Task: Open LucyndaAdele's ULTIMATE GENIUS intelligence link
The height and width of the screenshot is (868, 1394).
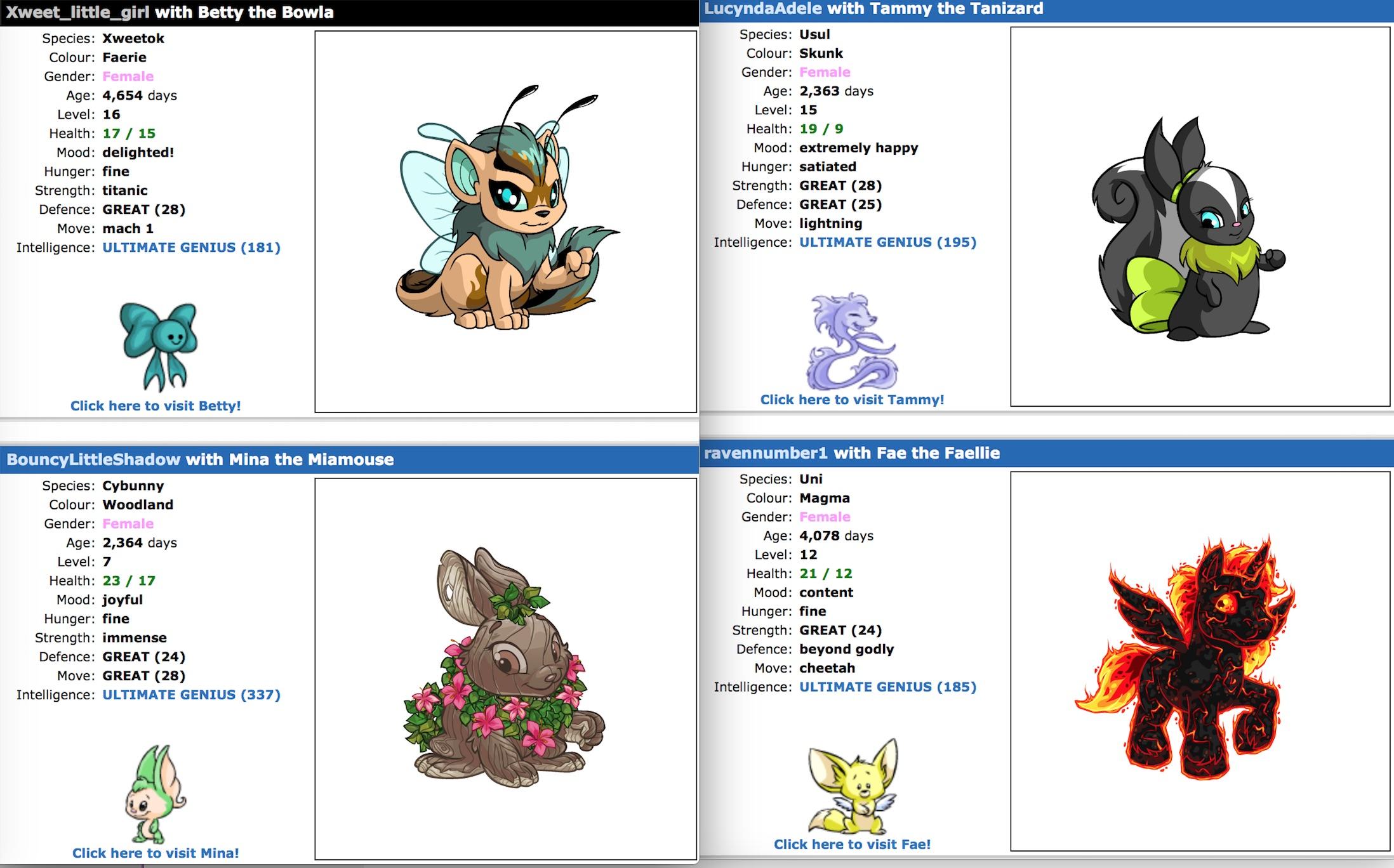Action: point(887,242)
